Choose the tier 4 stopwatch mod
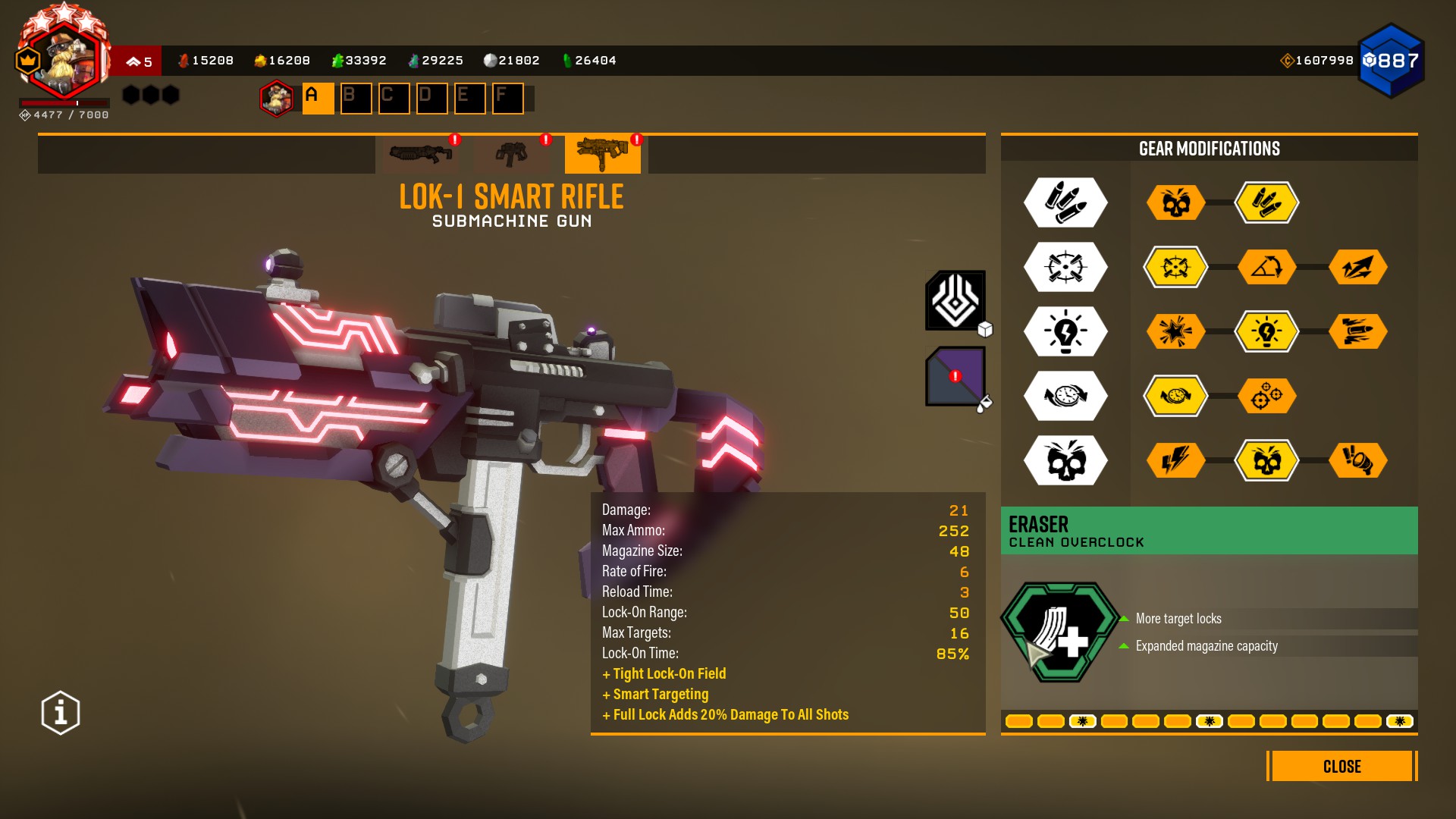This screenshot has height=819, width=1456. pyautogui.click(x=1175, y=396)
